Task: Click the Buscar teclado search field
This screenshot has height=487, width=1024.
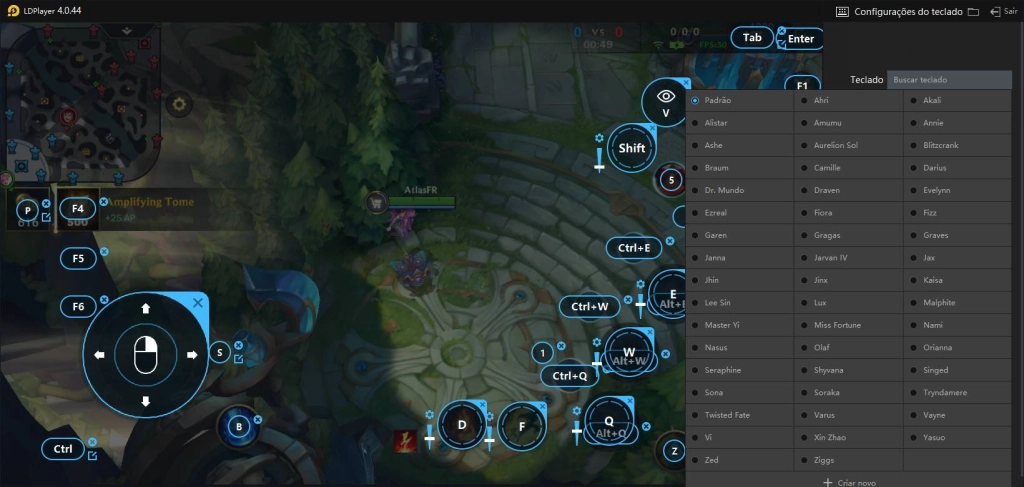Action: coord(948,79)
